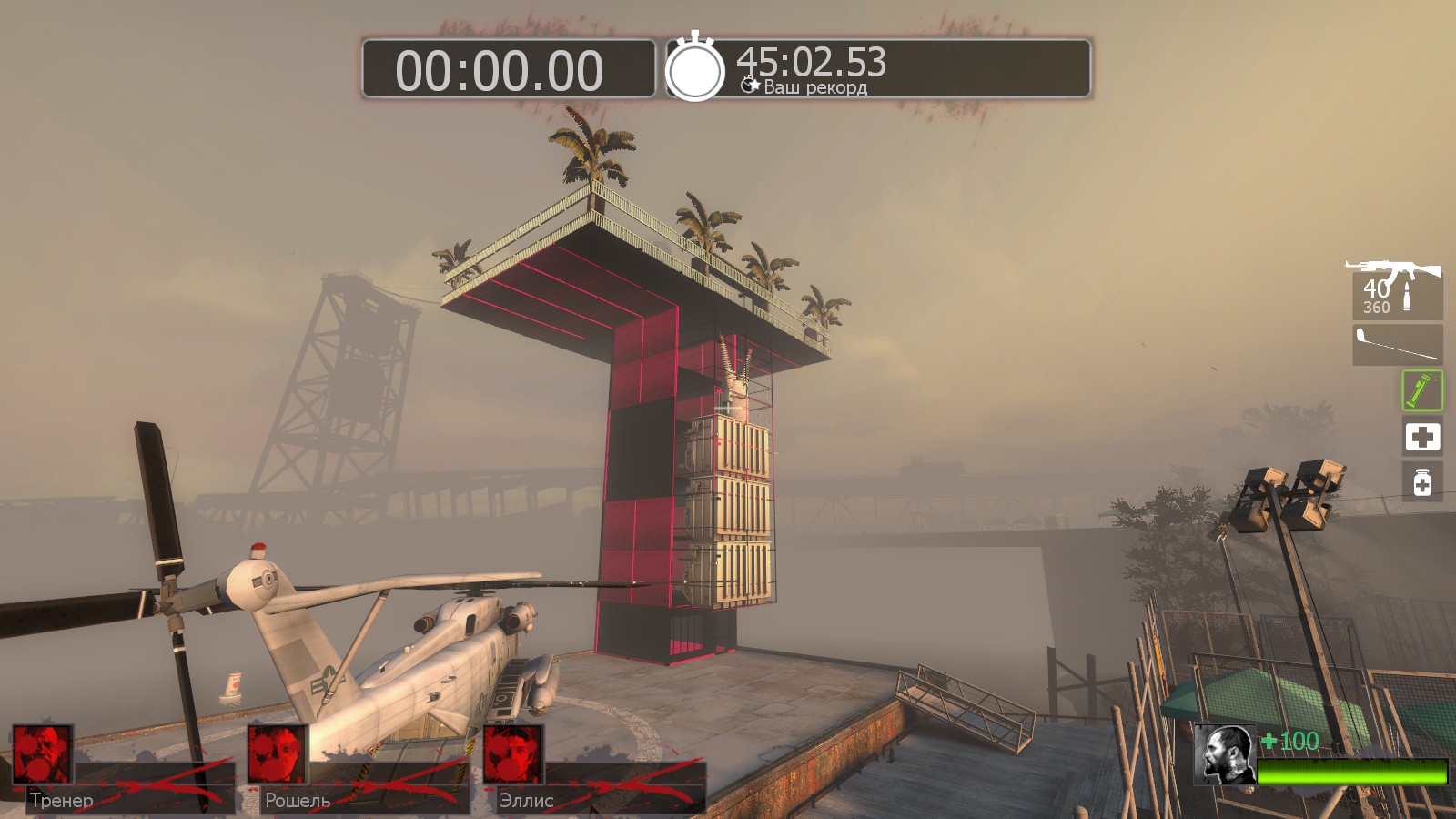Screen dimensions: 1456x819
Task: Switch to the golf club melee slot
Action: [x=1397, y=345]
